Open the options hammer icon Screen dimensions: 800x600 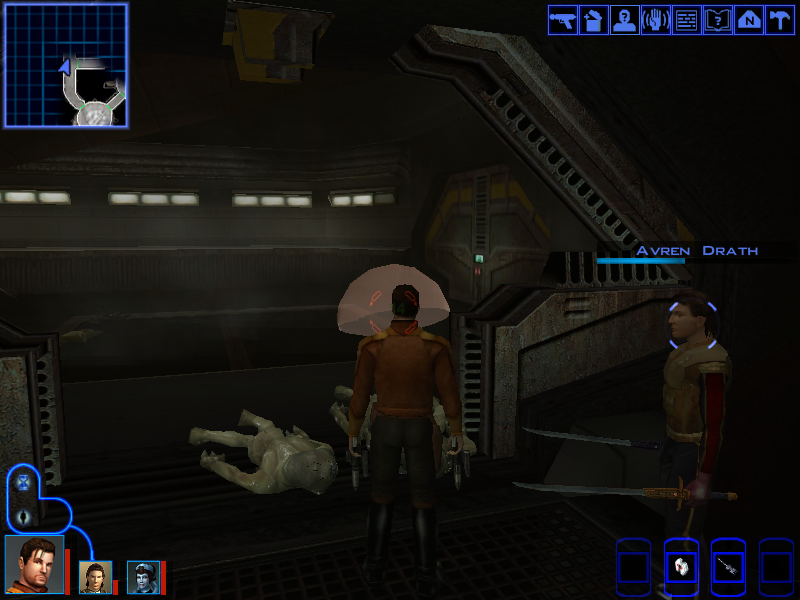(x=777, y=20)
